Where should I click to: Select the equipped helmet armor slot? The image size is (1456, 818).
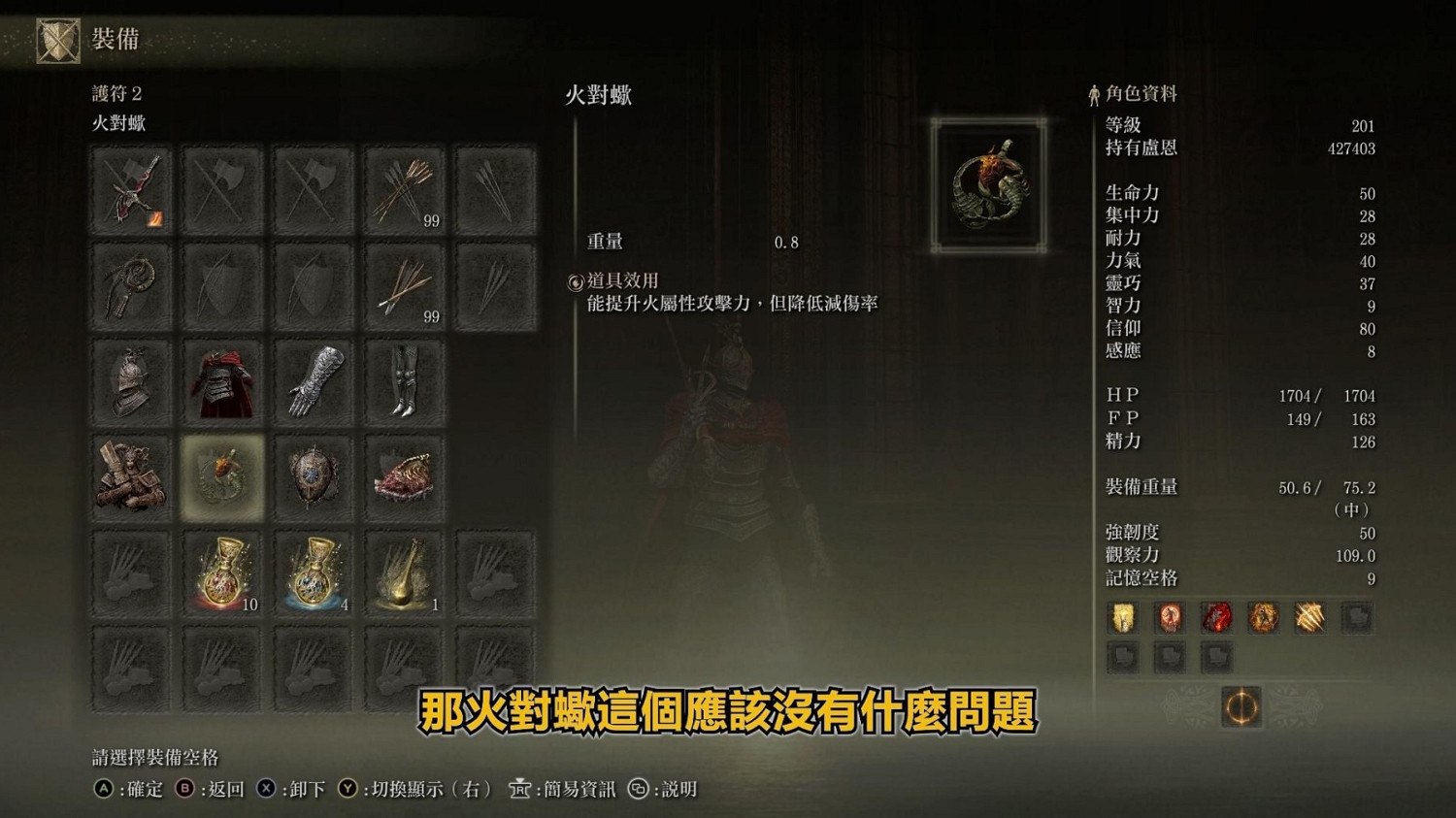pos(131,379)
